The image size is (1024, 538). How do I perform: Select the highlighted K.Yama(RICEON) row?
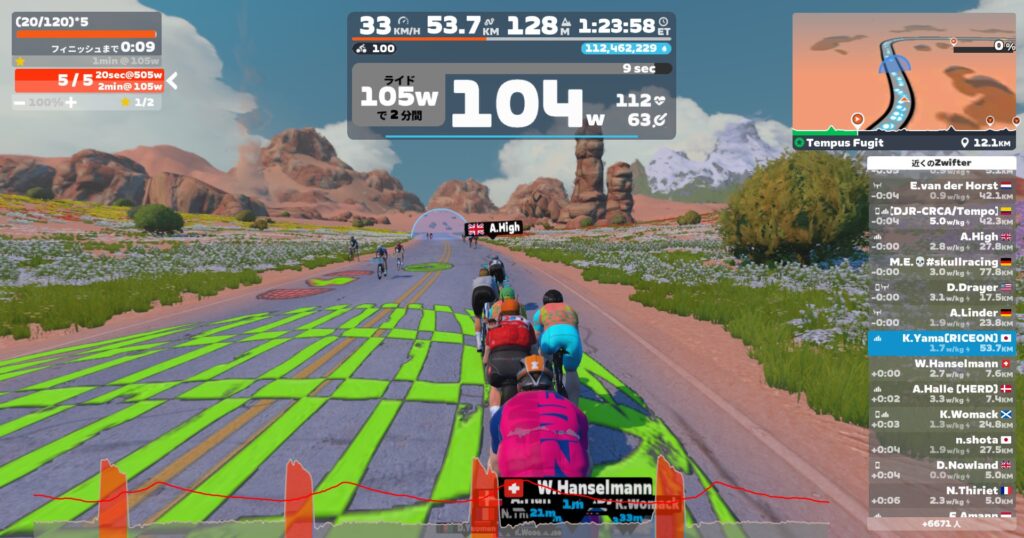coord(941,343)
